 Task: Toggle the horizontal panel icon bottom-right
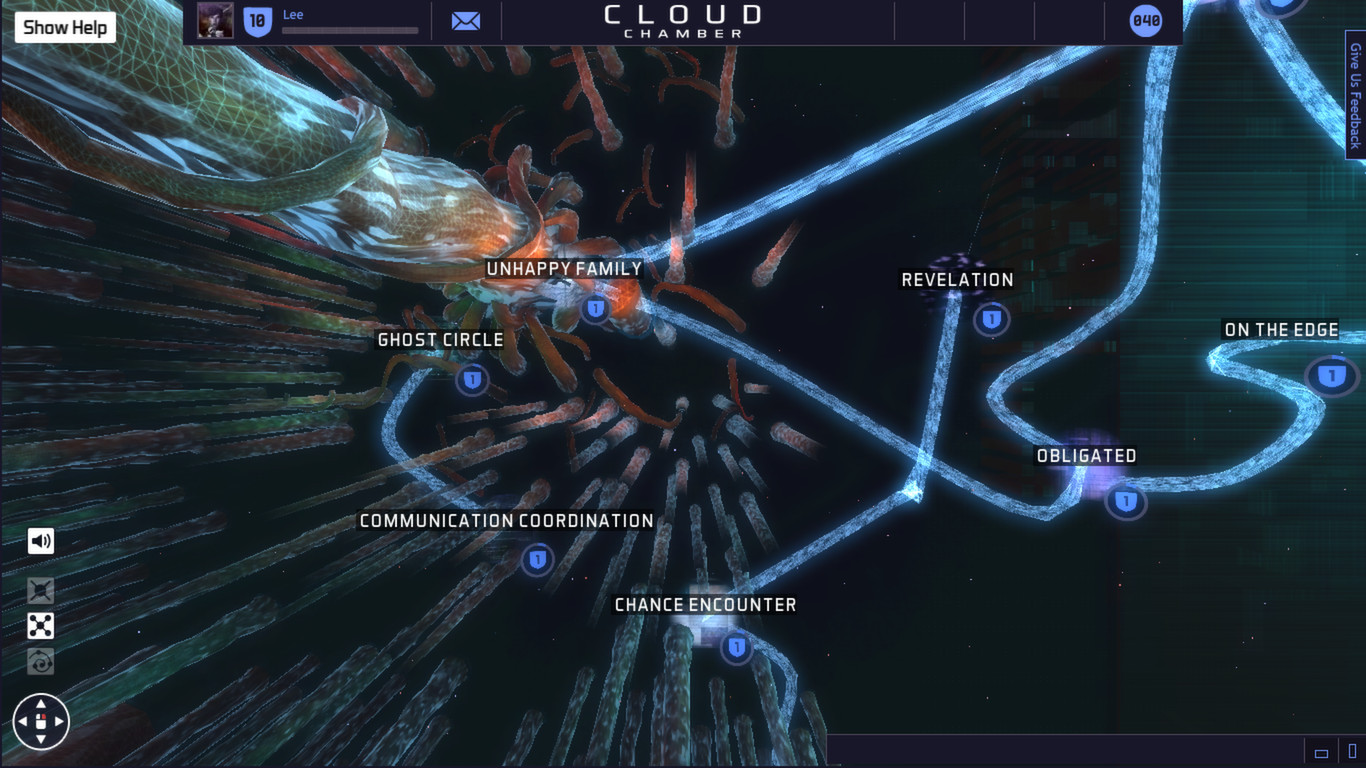(x=1321, y=754)
